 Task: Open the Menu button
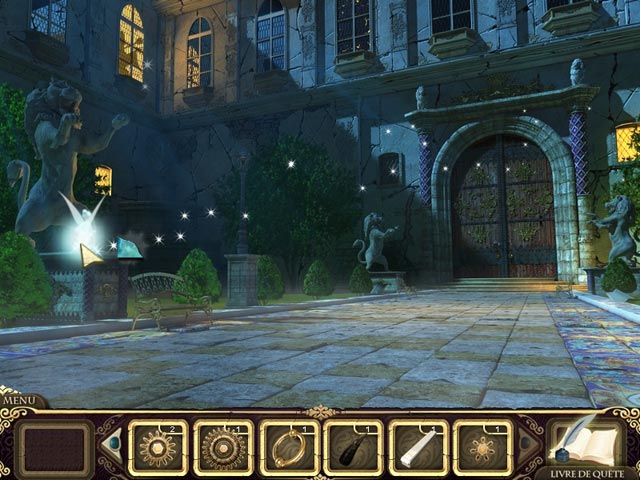click(18, 400)
